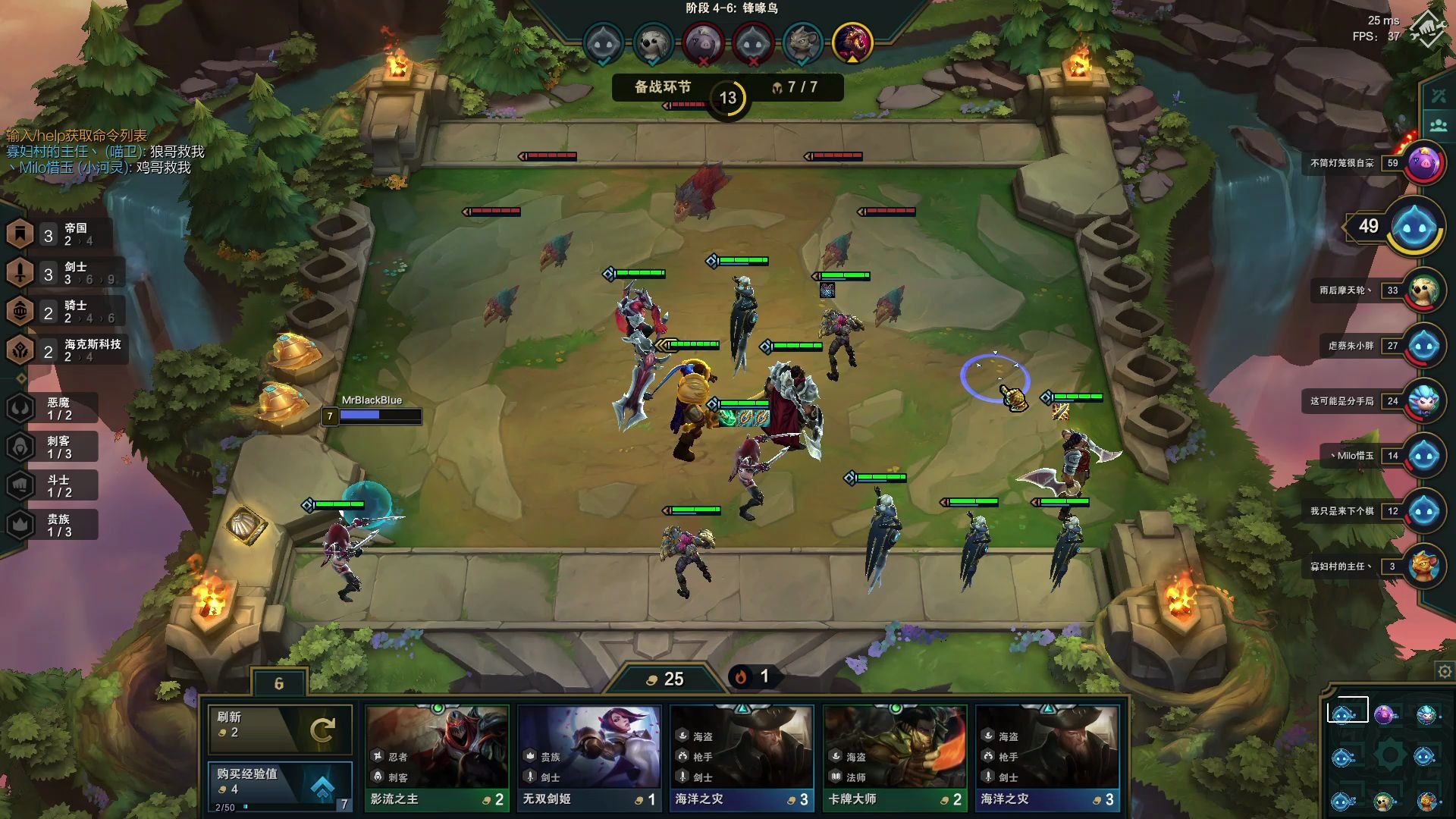Buy the 影流之主 champion card

(x=437, y=757)
